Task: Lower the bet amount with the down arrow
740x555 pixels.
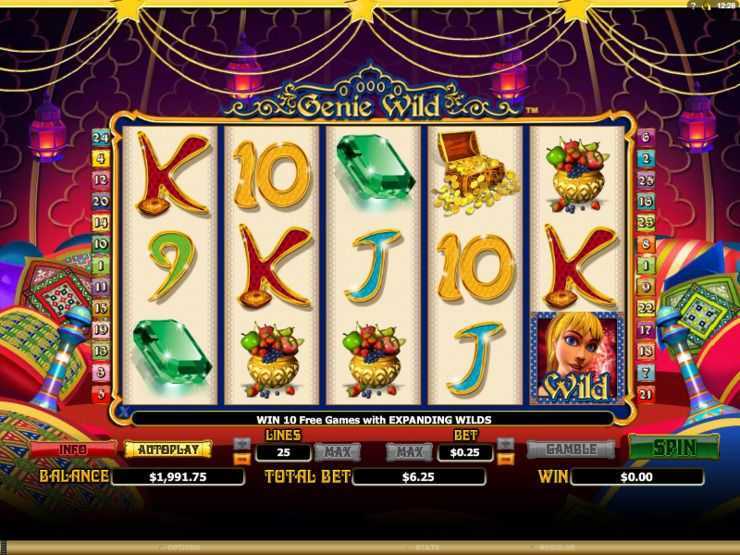Action: click(505, 458)
